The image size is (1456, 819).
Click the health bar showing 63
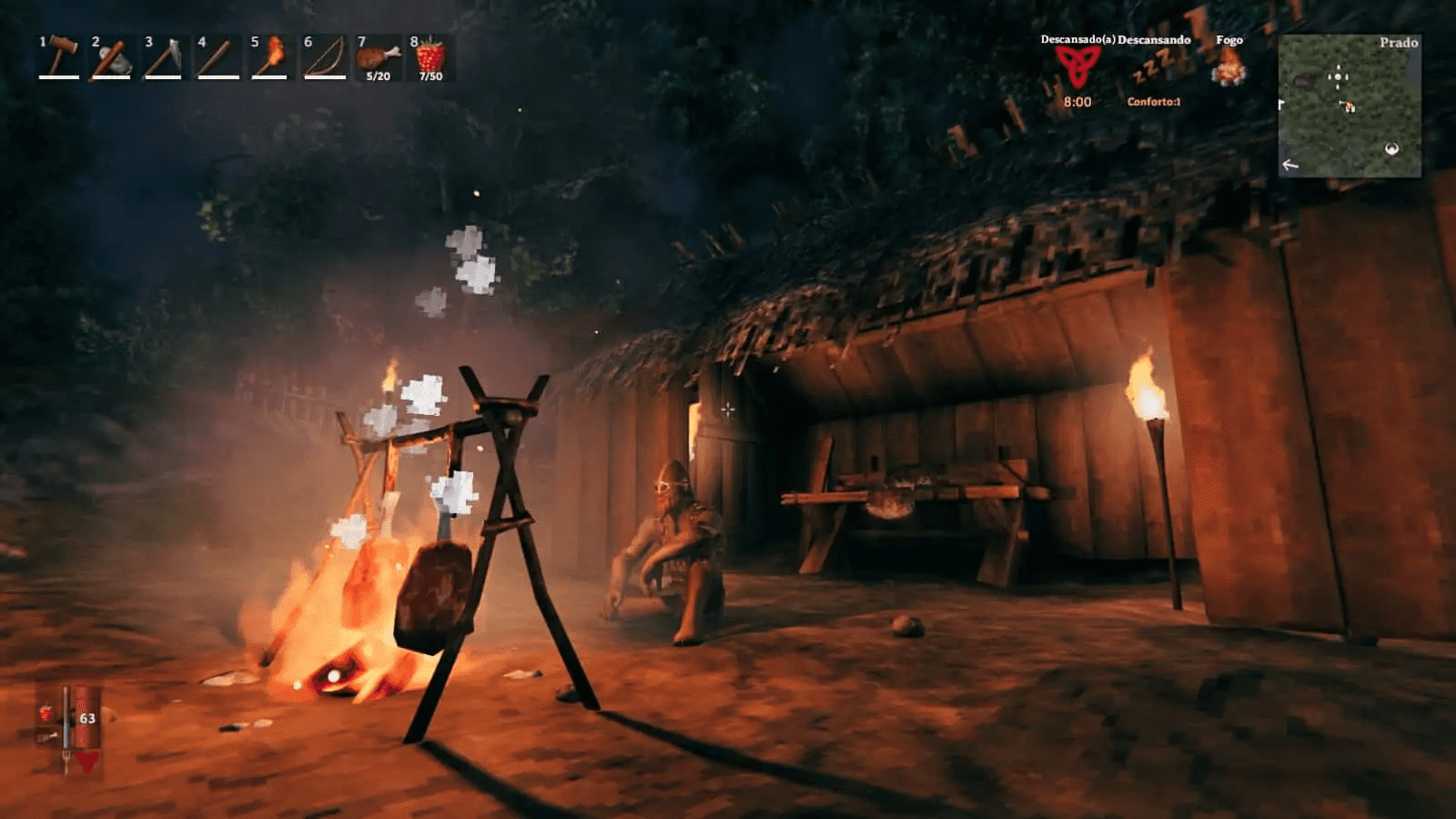pos(82,719)
